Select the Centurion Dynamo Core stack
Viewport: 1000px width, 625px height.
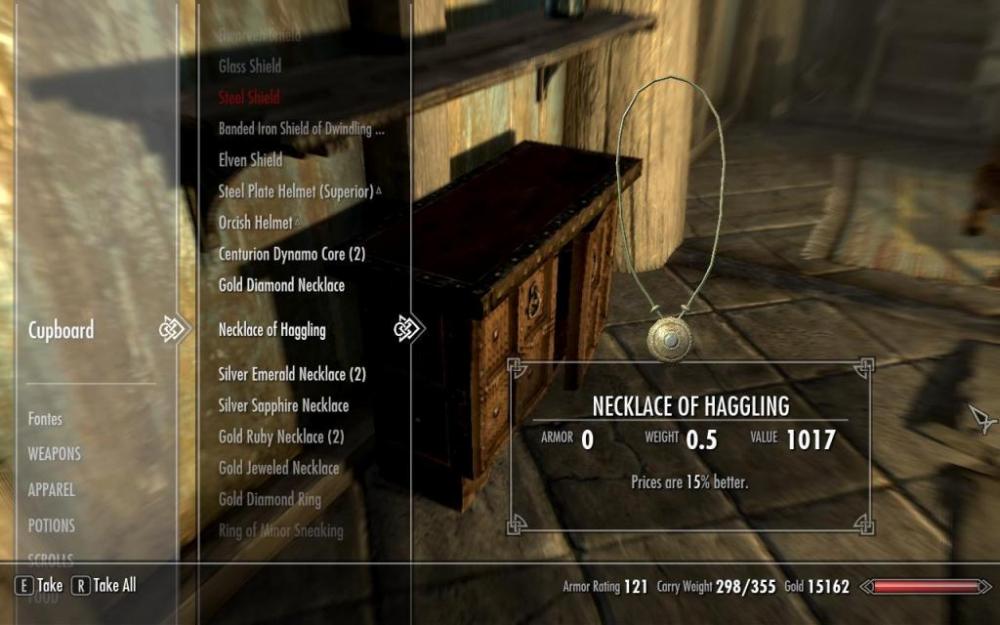click(291, 254)
